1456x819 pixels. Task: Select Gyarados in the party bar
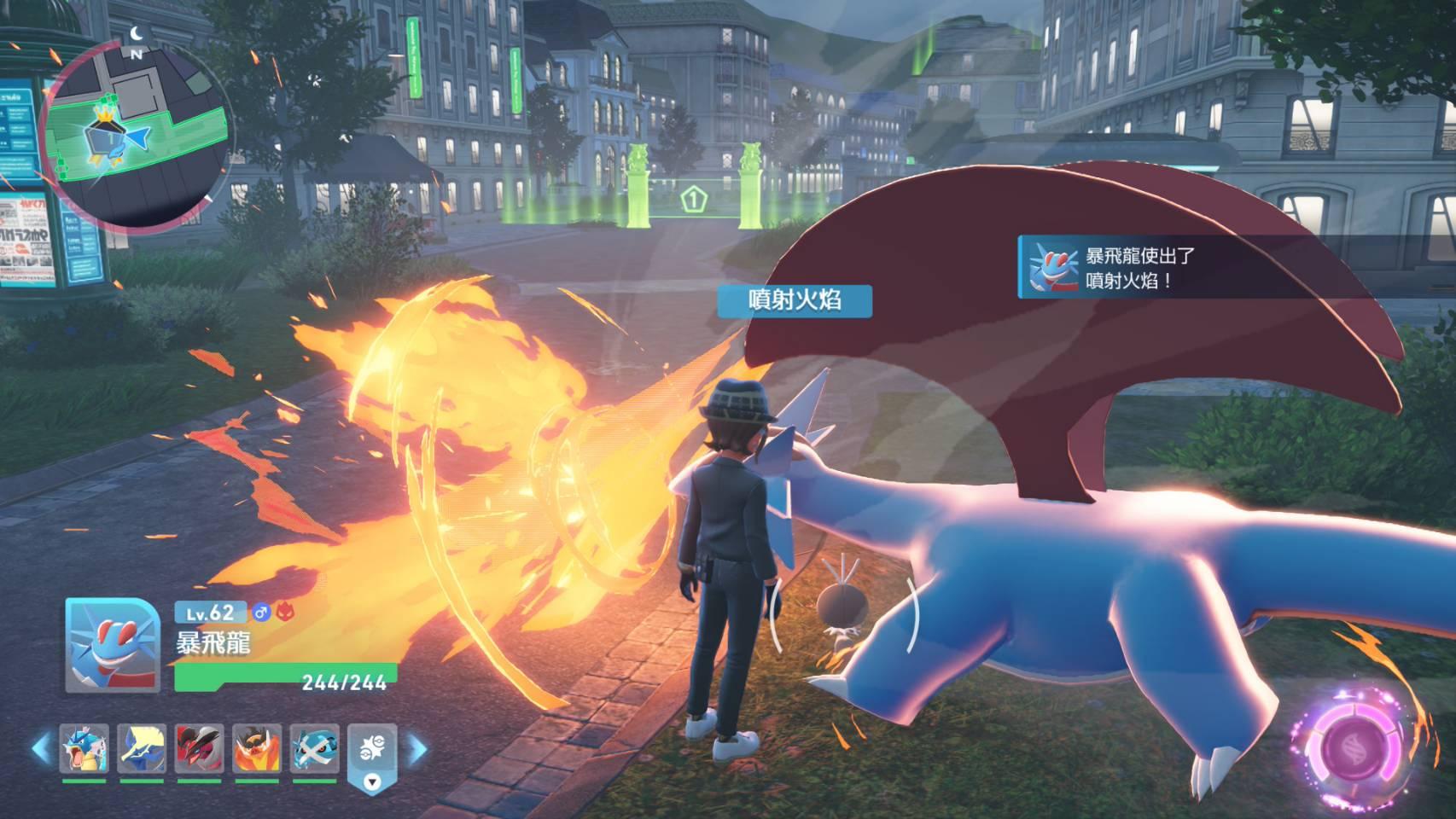(84, 748)
